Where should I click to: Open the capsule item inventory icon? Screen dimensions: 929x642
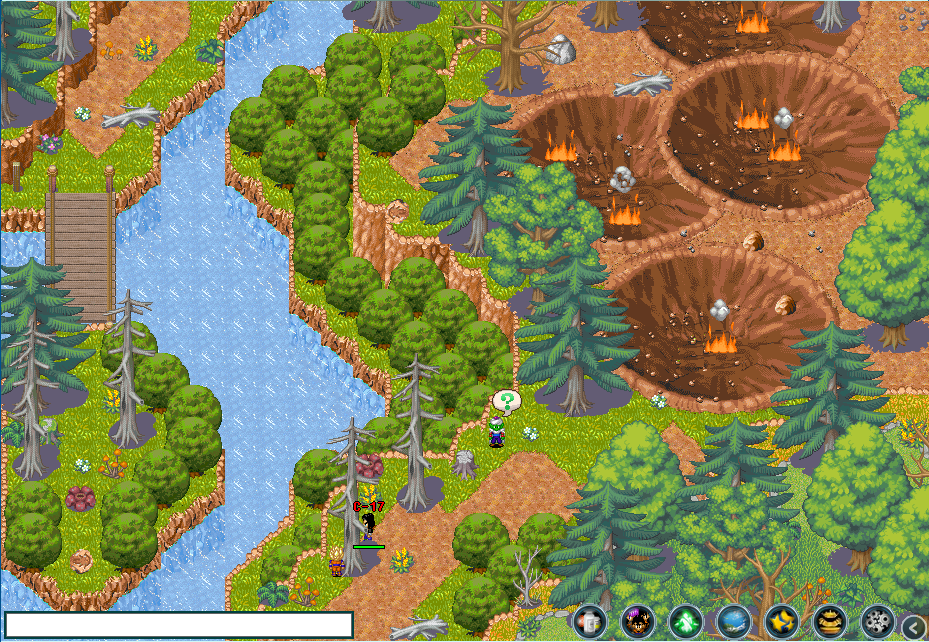pos(590,622)
